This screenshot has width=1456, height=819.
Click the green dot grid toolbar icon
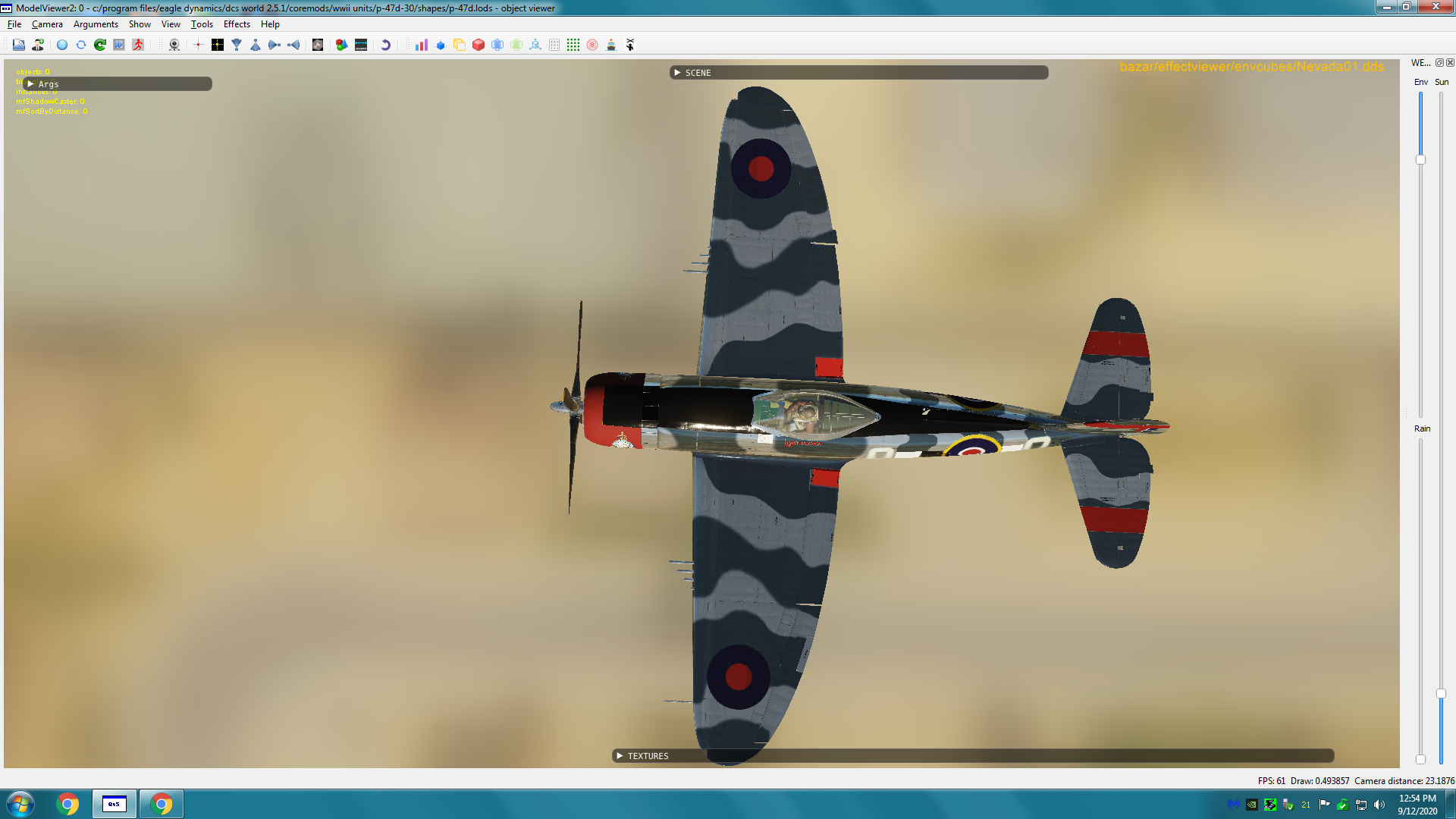tap(573, 45)
